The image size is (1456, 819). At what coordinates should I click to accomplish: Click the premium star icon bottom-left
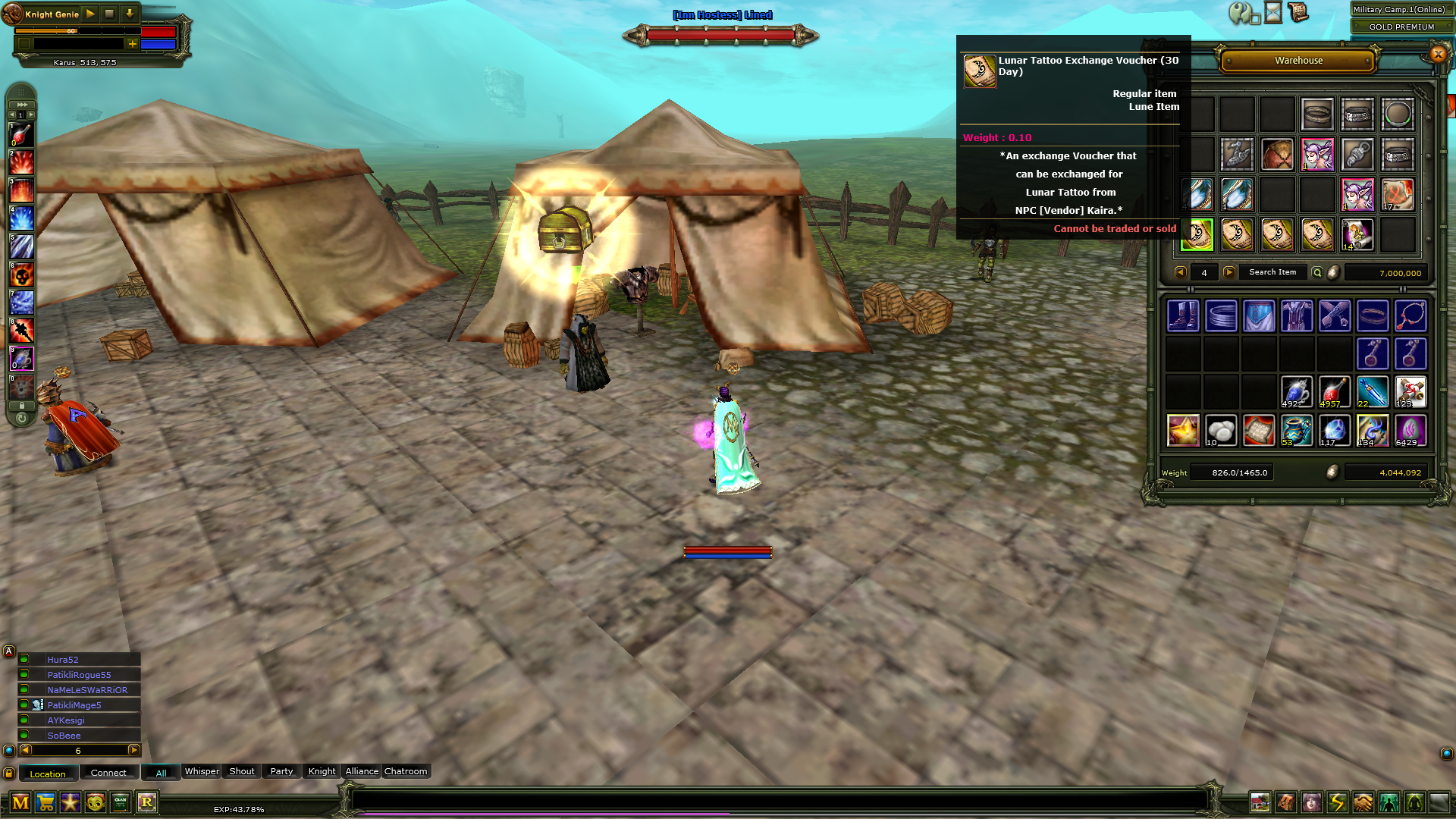click(70, 802)
